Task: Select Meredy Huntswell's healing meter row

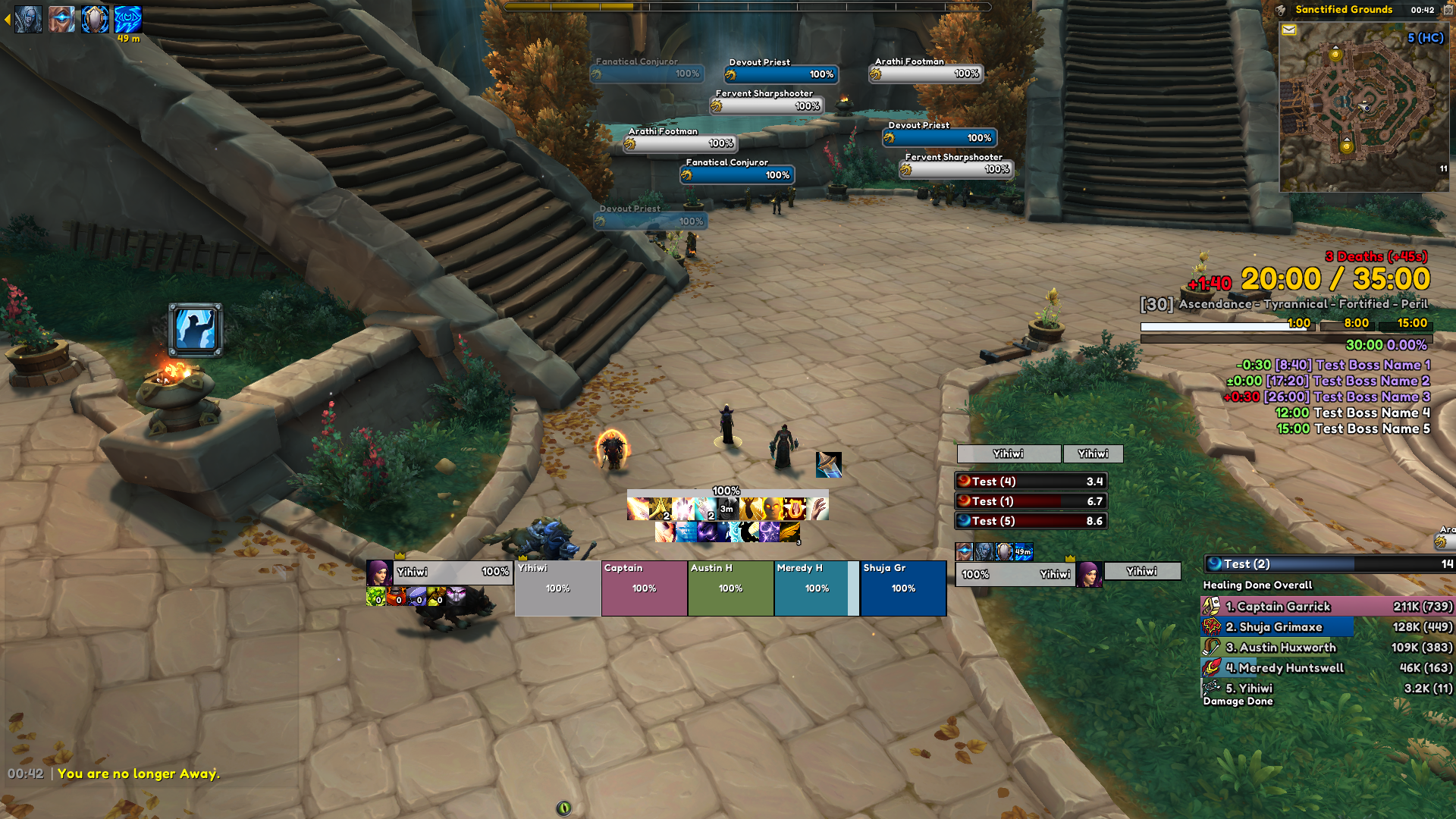Action: coord(1327,668)
